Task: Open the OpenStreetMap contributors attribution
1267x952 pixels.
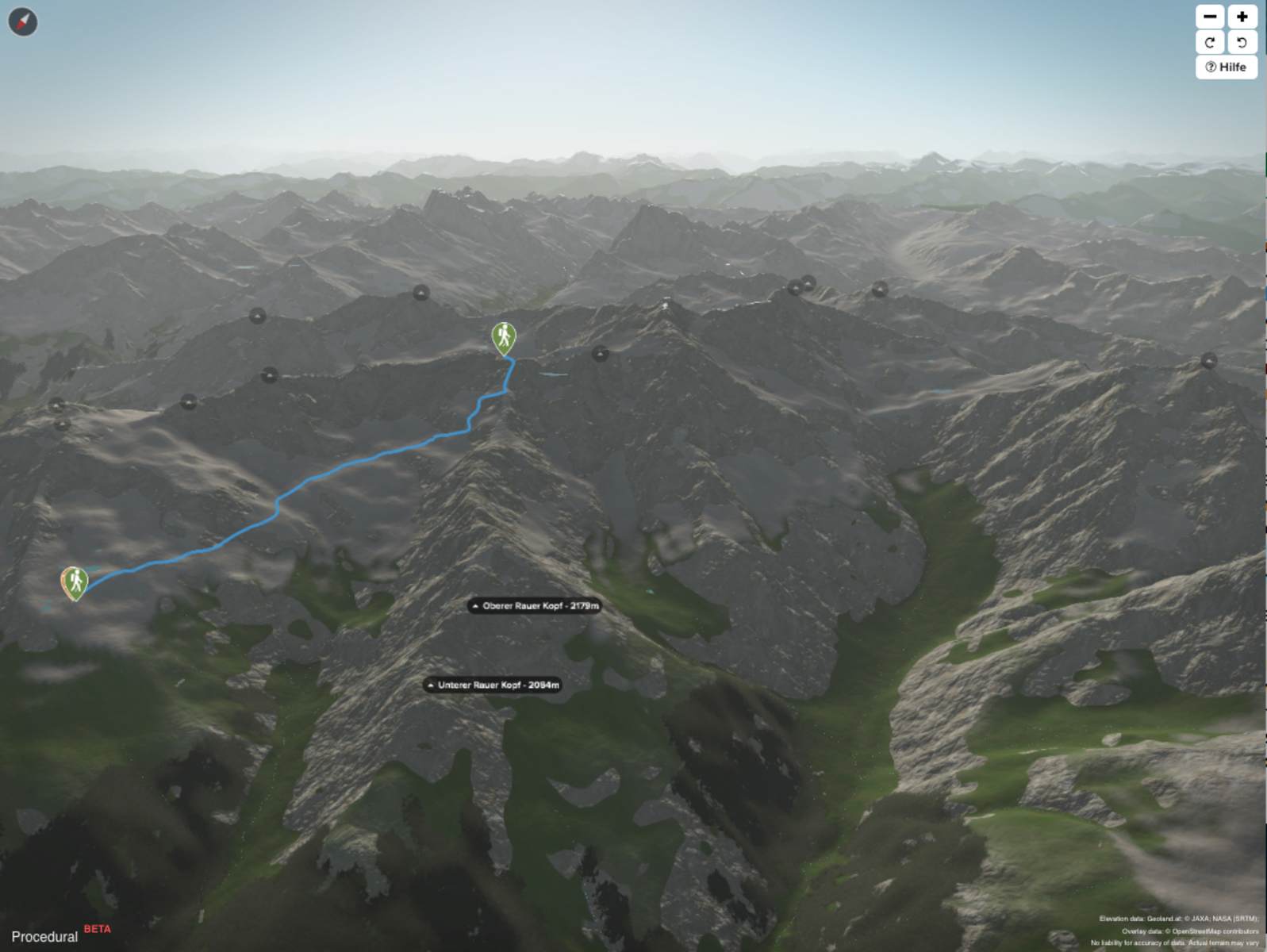Action: [x=1211, y=931]
